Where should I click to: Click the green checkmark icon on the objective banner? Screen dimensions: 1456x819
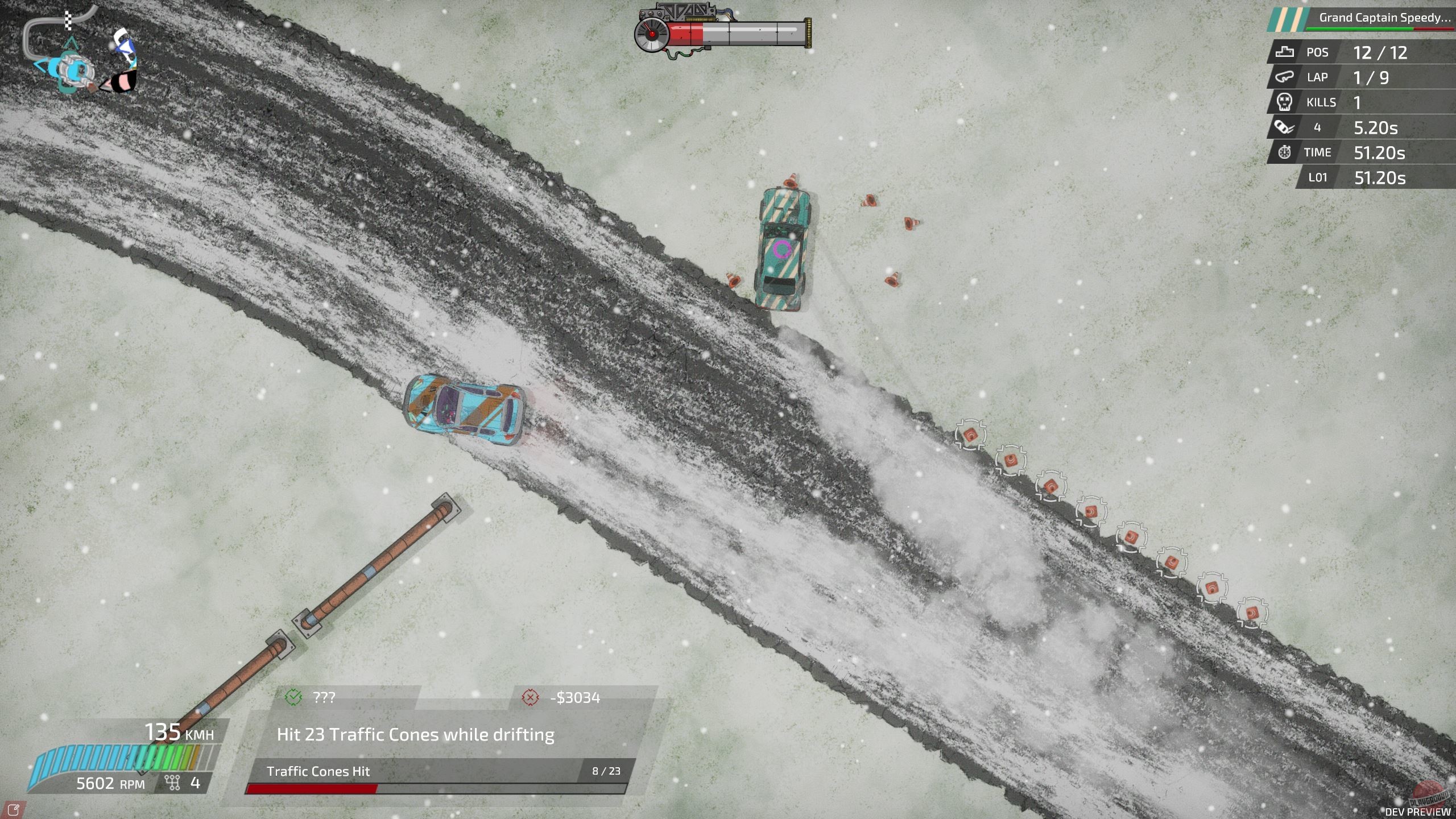coord(292,697)
